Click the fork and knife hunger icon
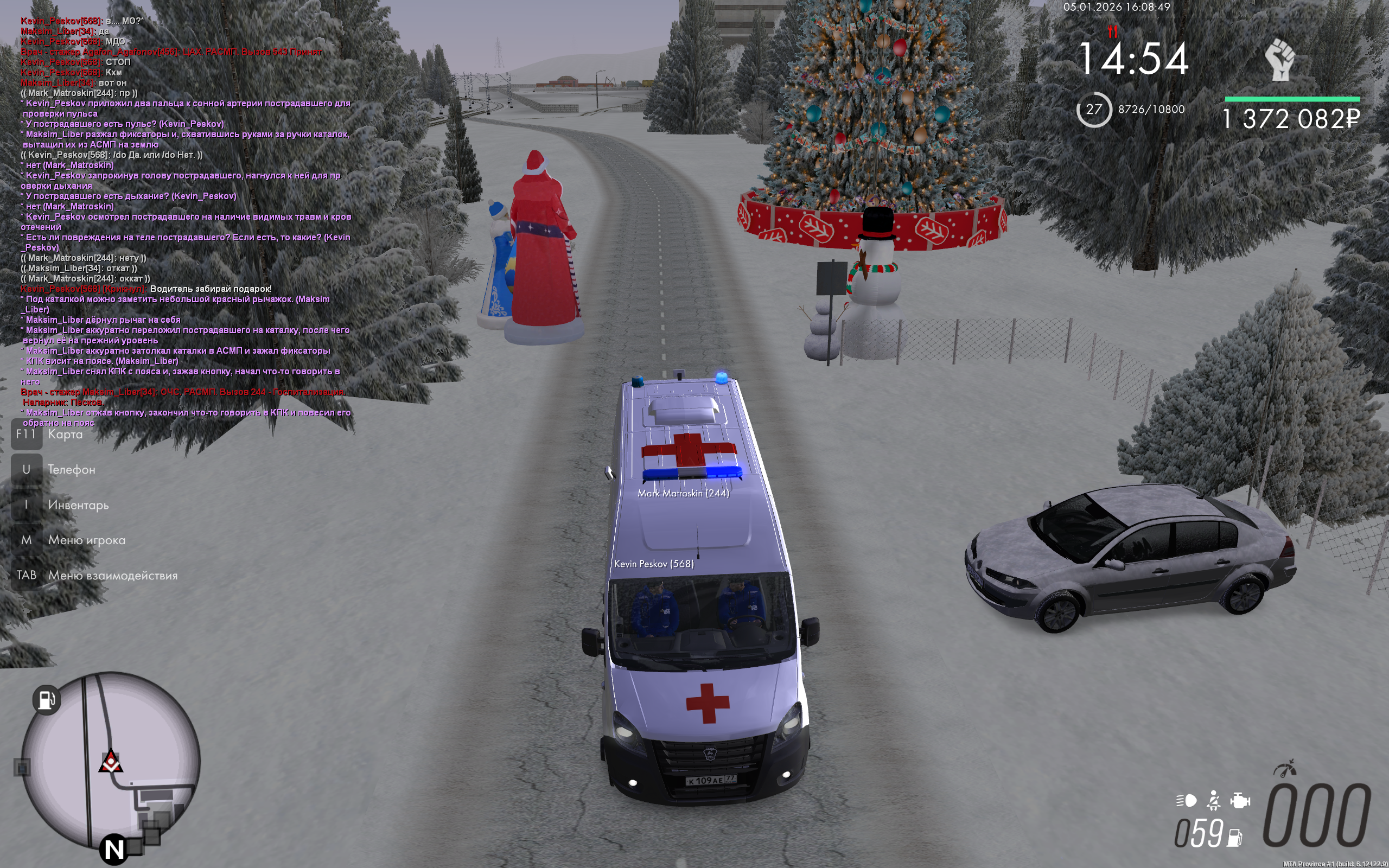Viewport: 1389px width, 868px height. tap(1112, 31)
